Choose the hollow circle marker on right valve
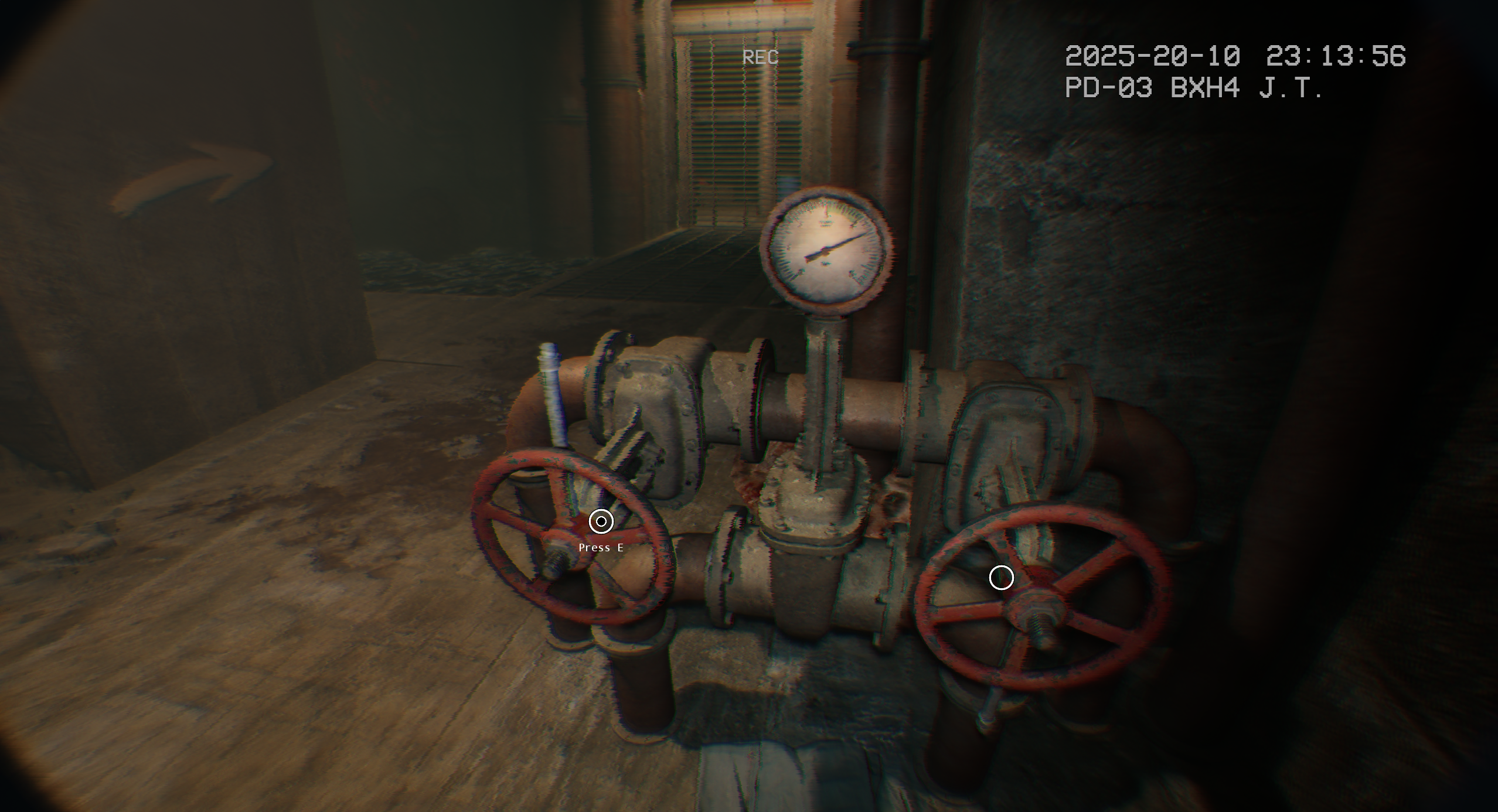 pyautogui.click(x=1001, y=578)
